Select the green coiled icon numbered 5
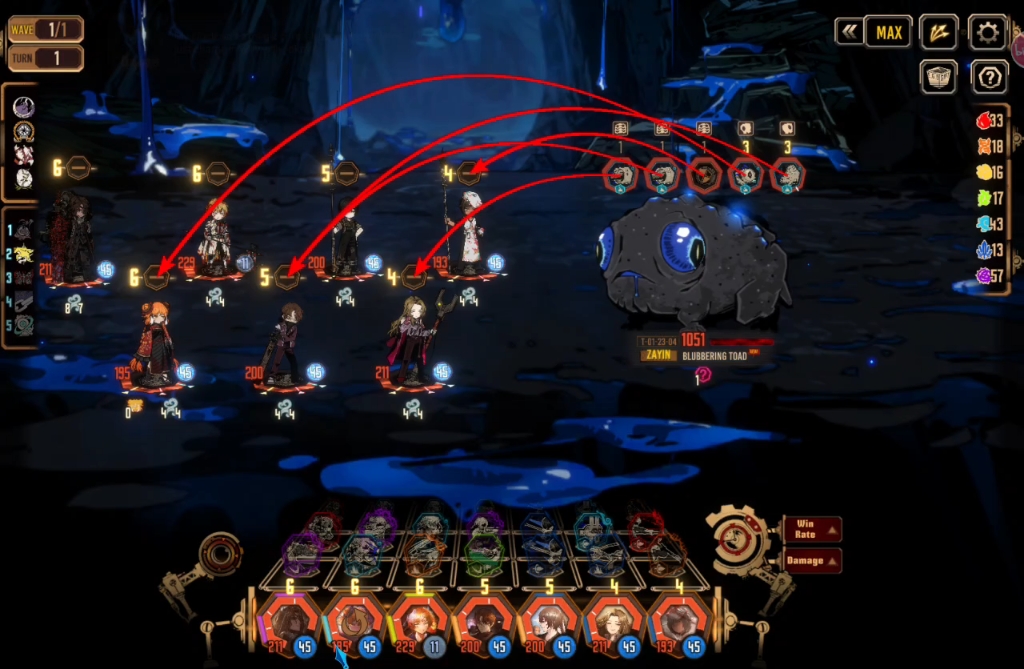 [x=23, y=324]
